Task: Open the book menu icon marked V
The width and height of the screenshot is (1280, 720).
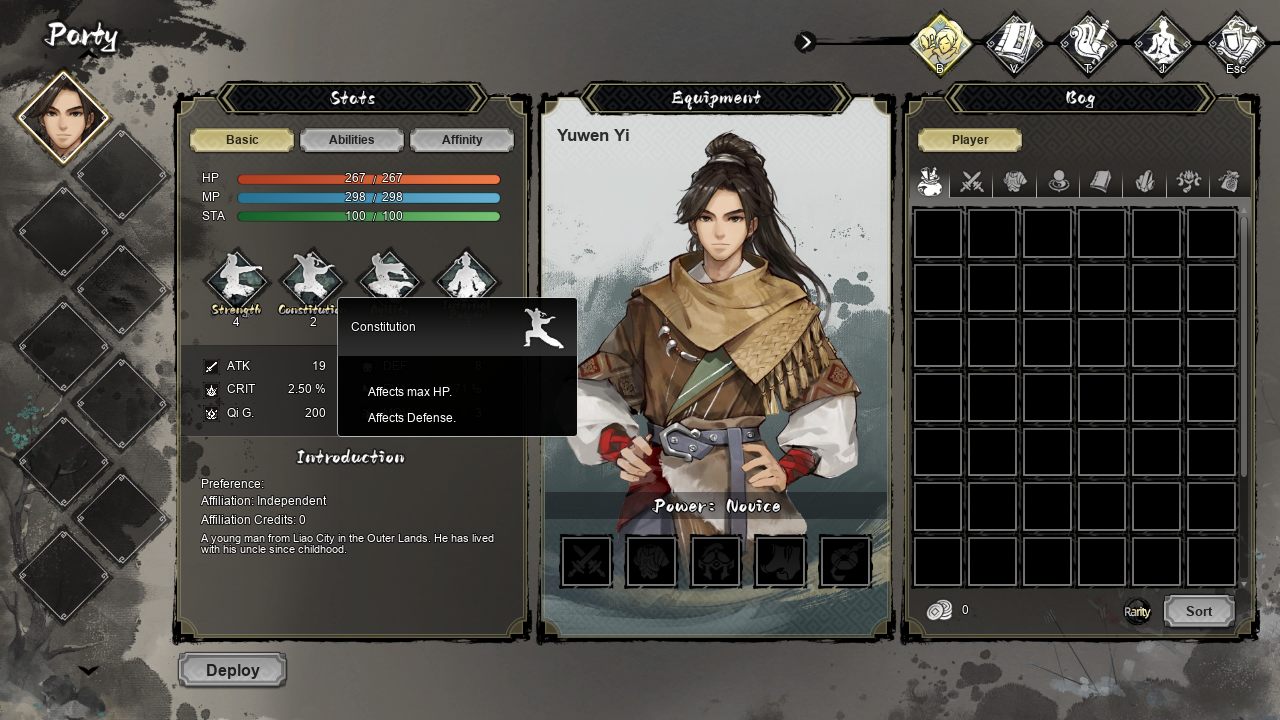Action: click(1014, 43)
